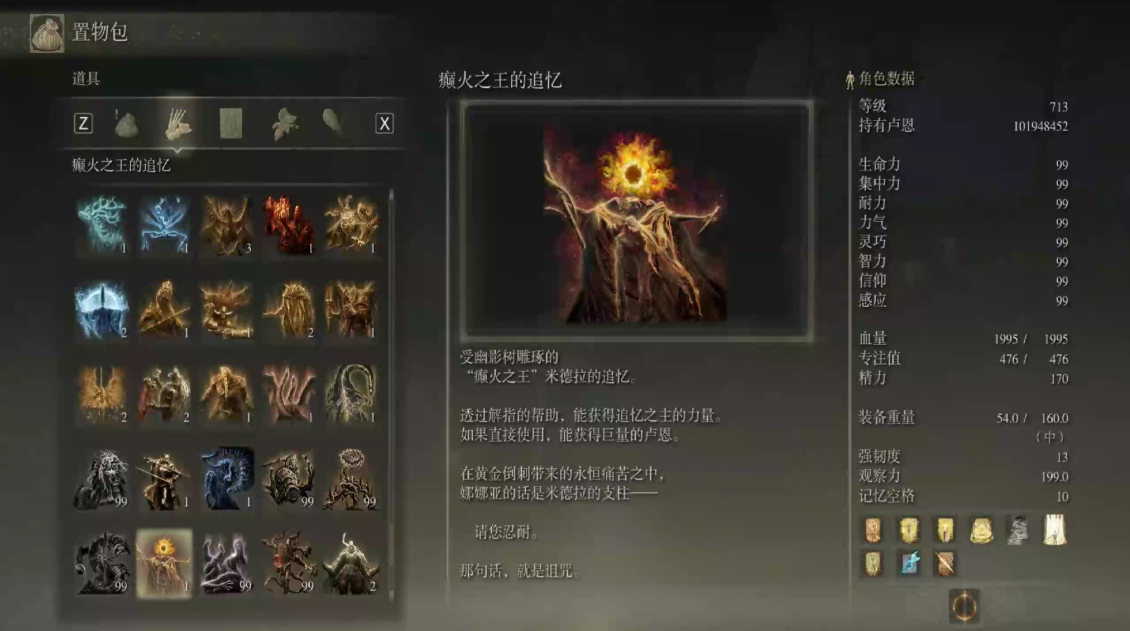Select the purple grasping hands remembrance

pyautogui.click(x=226, y=564)
